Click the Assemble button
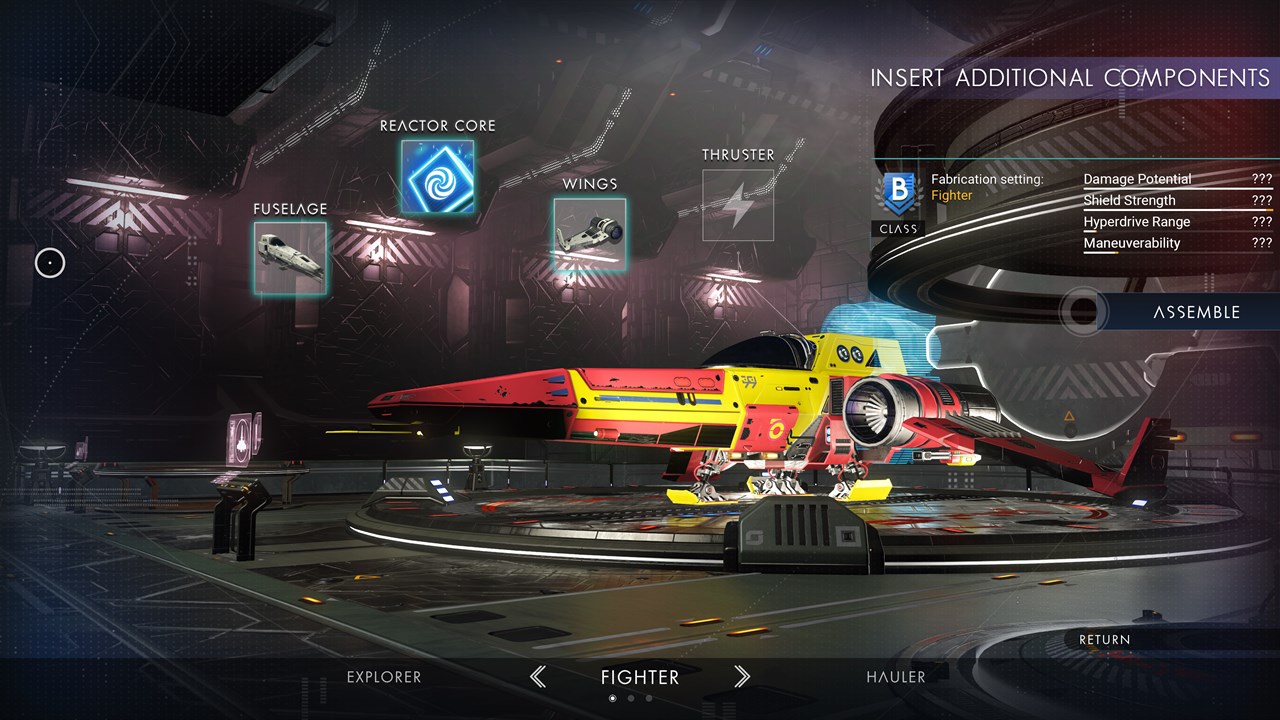Screen dimensions: 1280x720 [x=1195, y=312]
